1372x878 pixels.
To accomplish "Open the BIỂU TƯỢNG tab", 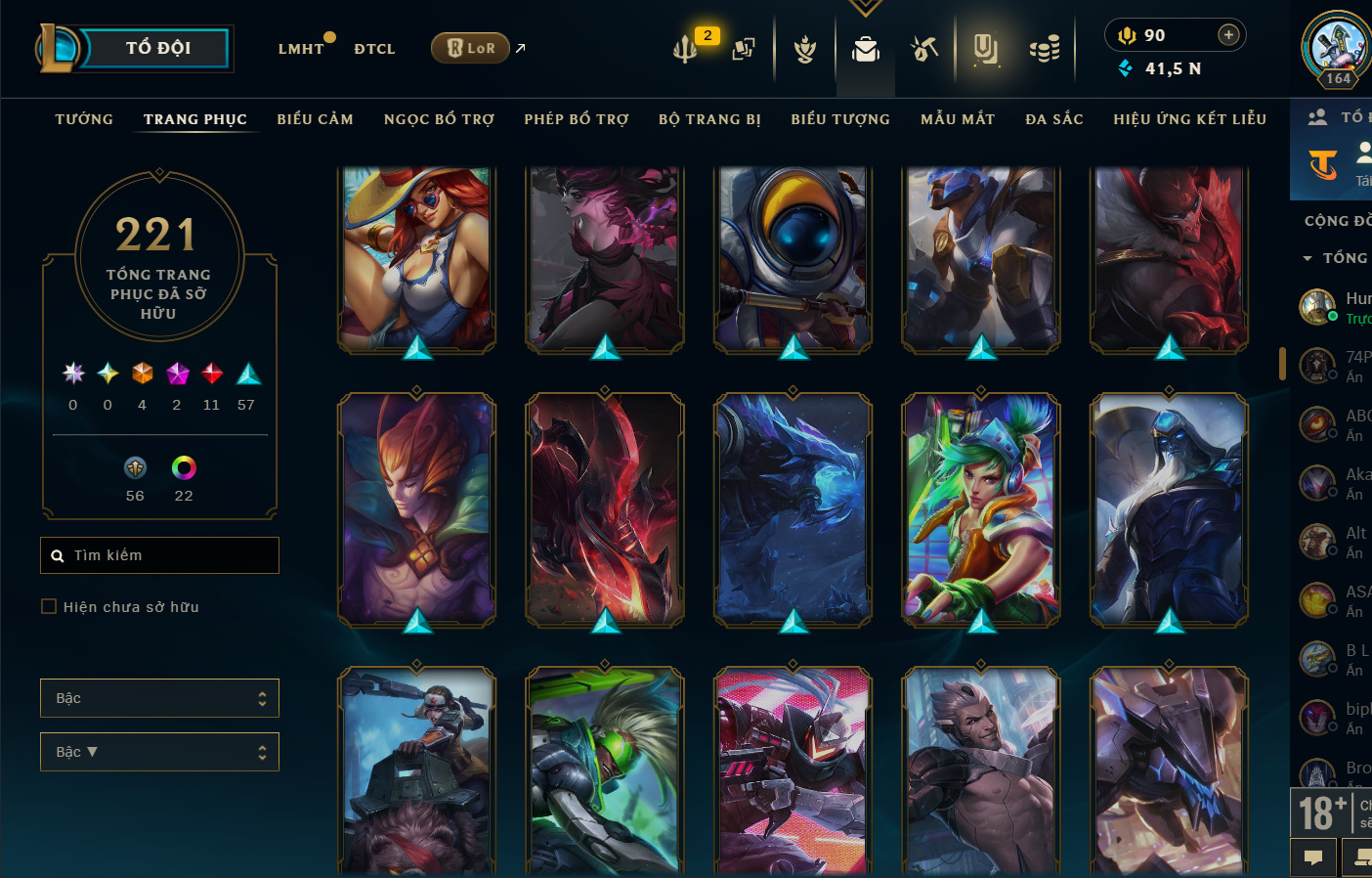I will [x=840, y=119].
